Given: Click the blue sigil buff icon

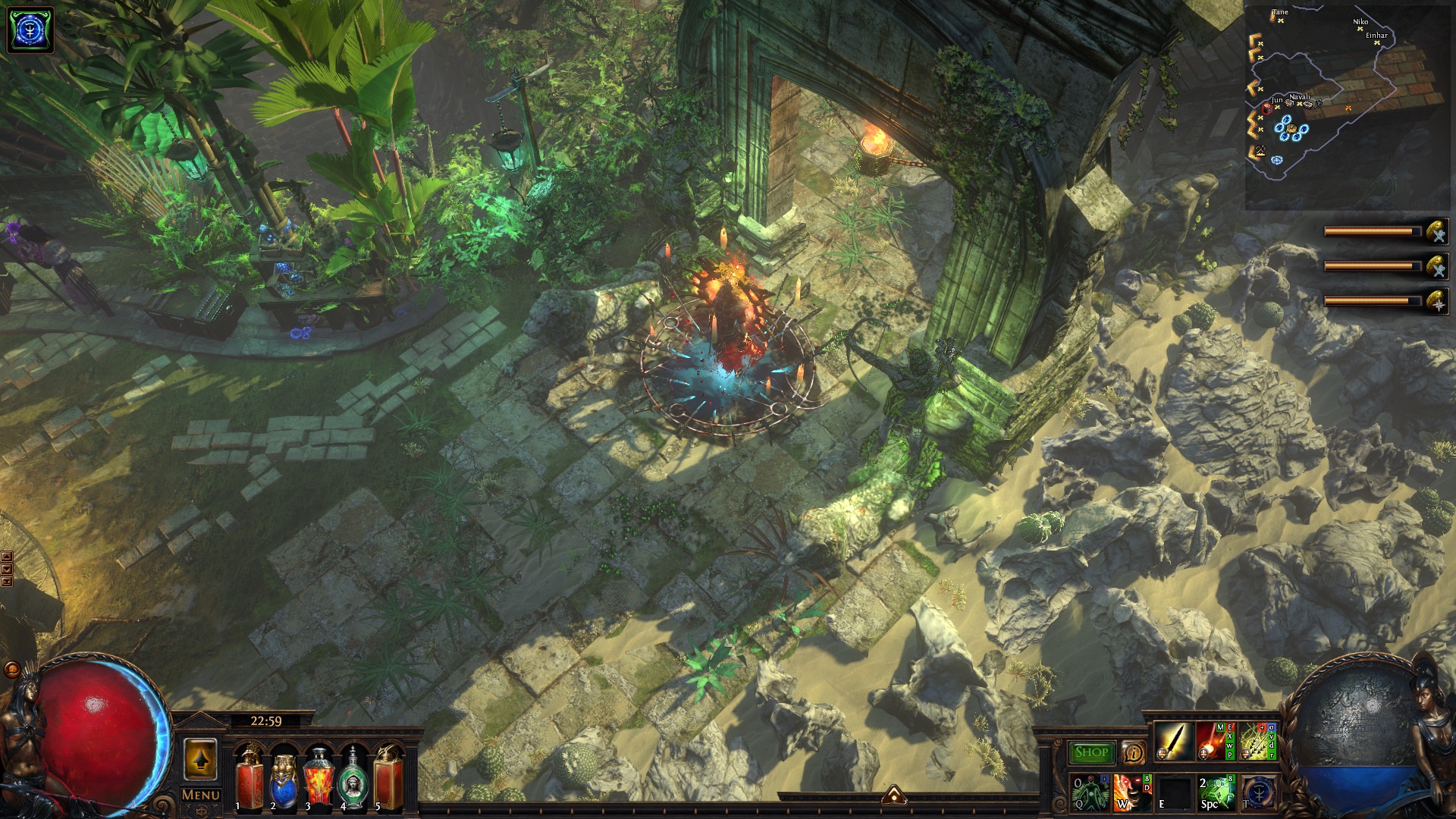Looking at the screenshot, I should [30, 30].
